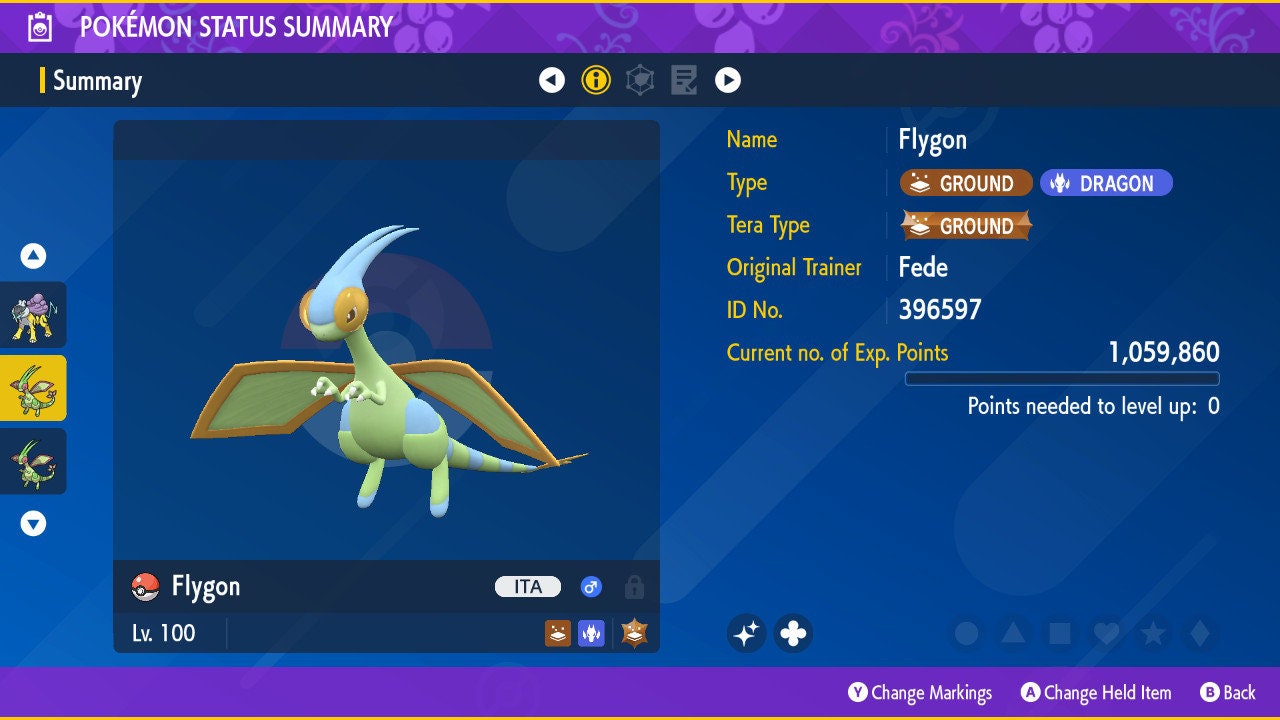Open the trainer memo notes tab

point(684,80)
